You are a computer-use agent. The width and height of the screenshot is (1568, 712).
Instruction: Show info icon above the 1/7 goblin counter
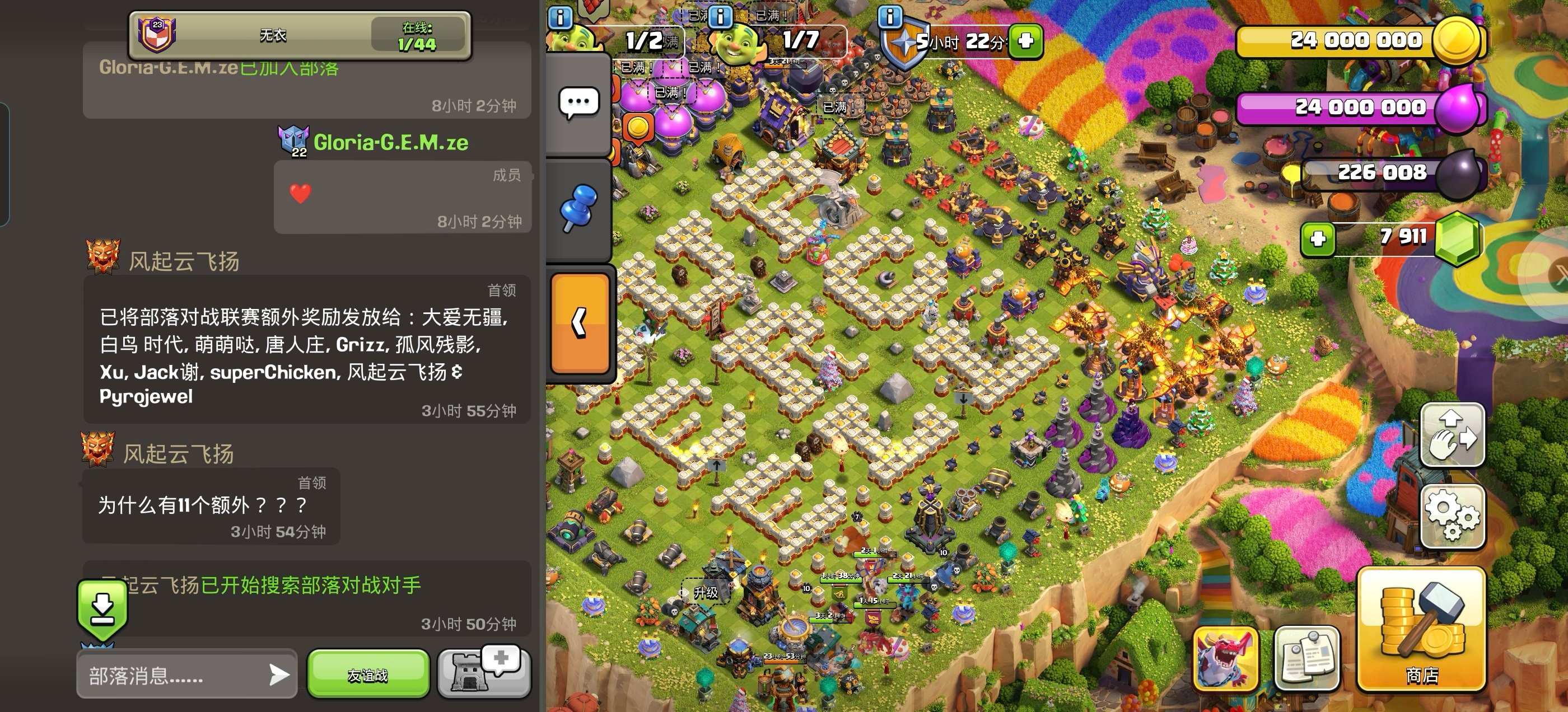tap(720, 16)
